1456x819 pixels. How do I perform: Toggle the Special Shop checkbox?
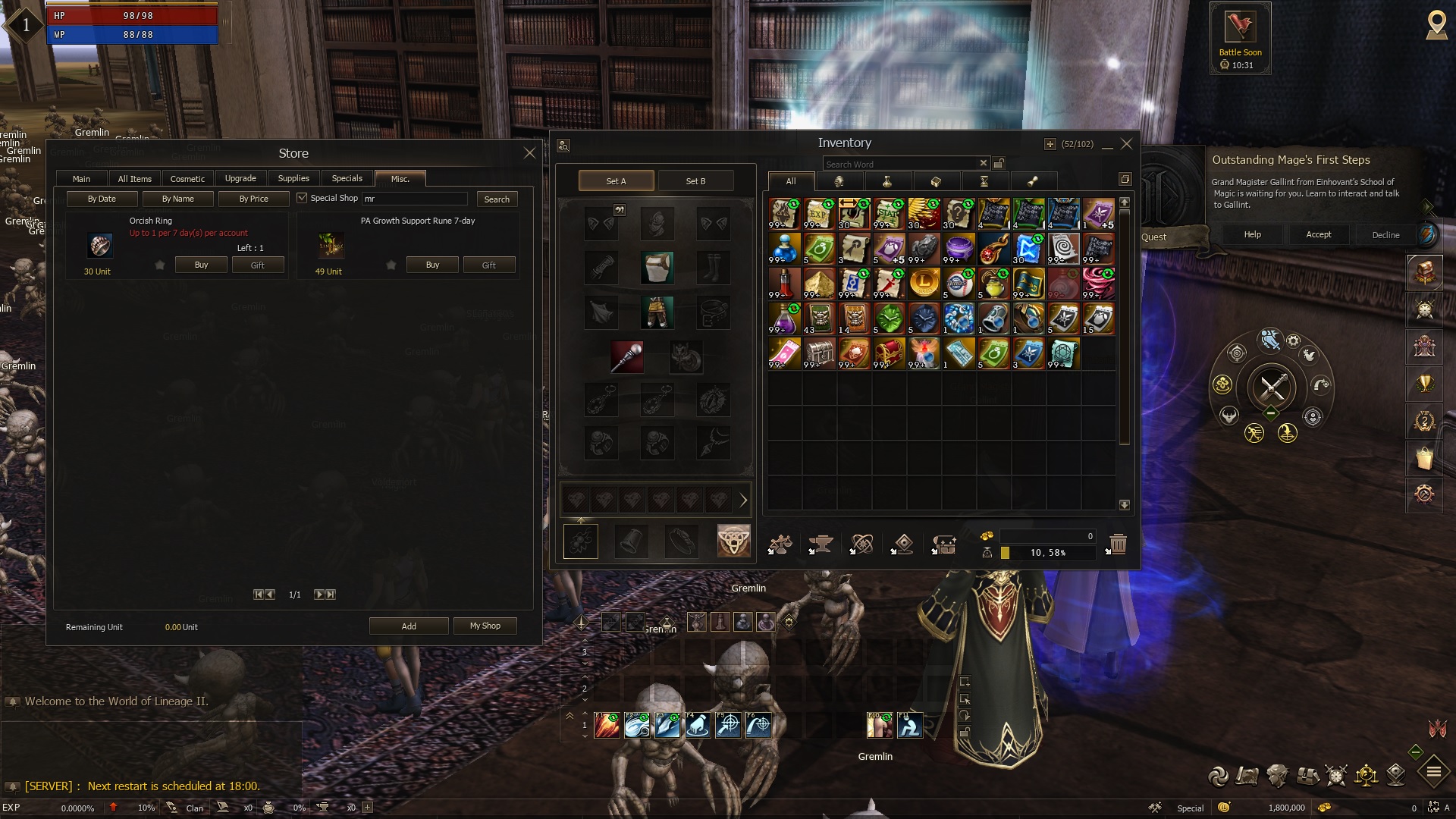[302, 198]
